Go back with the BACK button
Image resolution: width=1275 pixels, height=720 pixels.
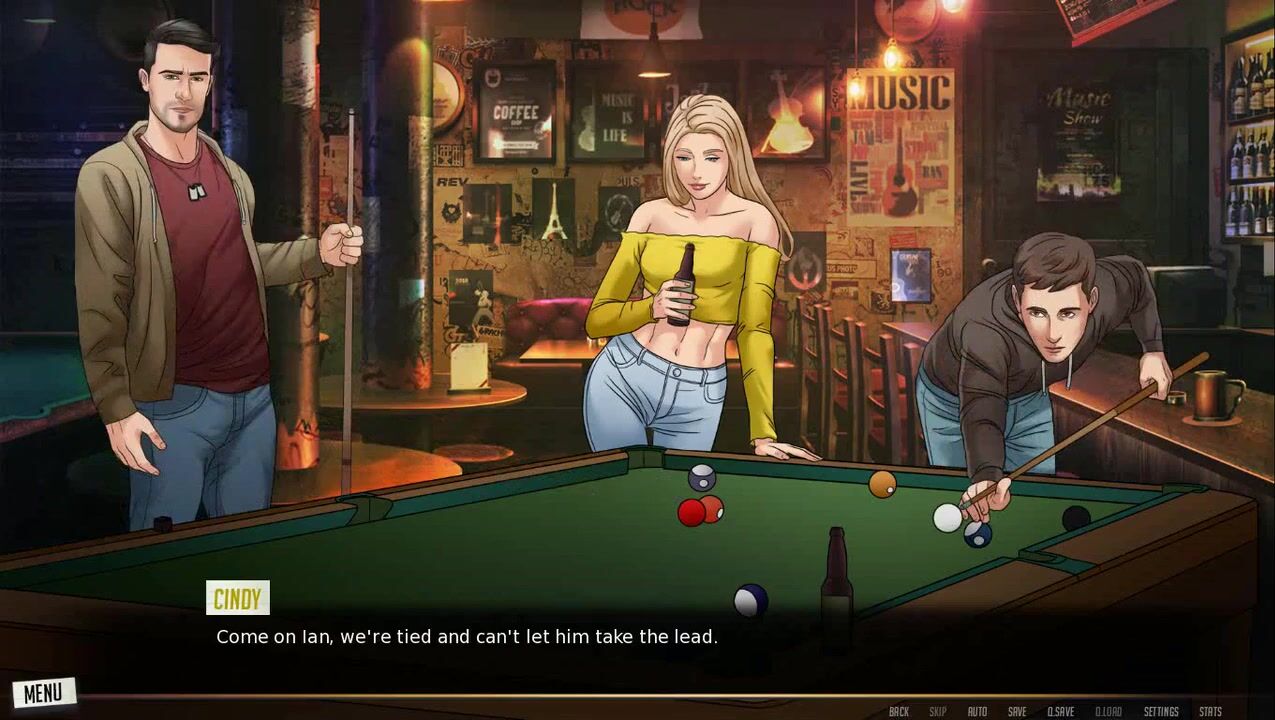pyautogui.click(x=899, y=712)
